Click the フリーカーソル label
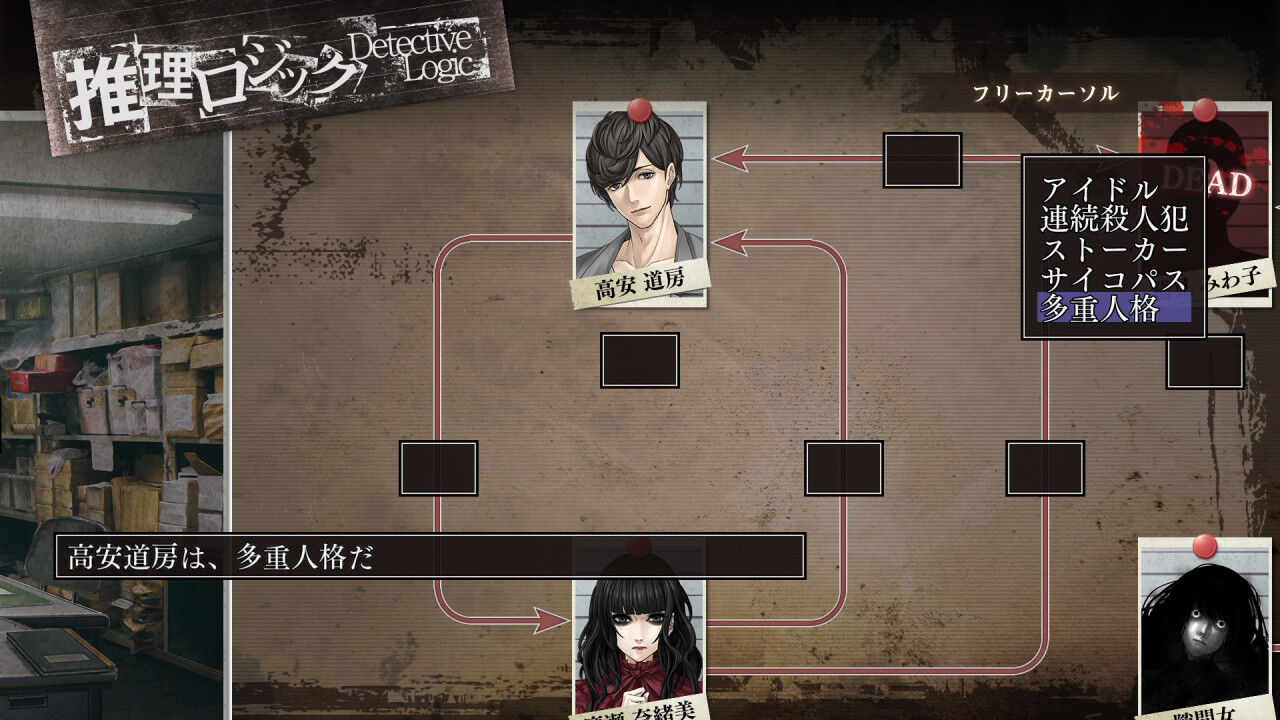Image resolution: width=1280 pixels, height=720 pixels. click(x=1046, y=93)
